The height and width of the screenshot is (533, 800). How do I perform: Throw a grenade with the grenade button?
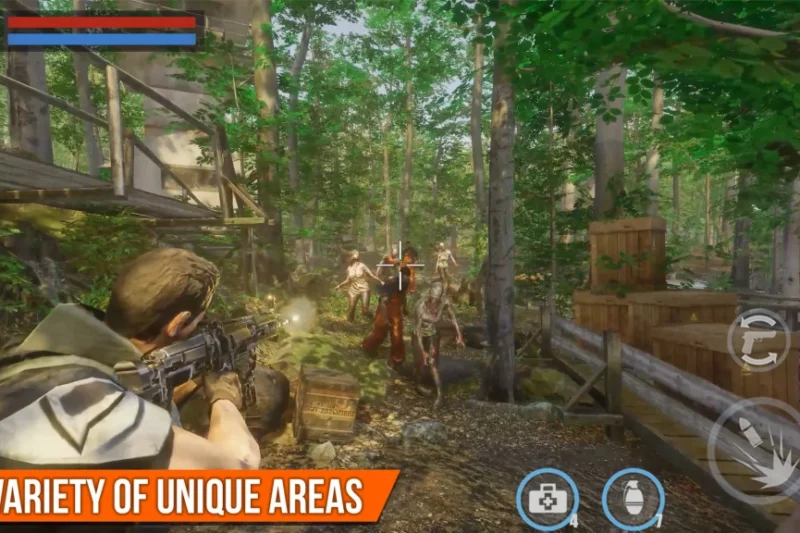[632, 498]
